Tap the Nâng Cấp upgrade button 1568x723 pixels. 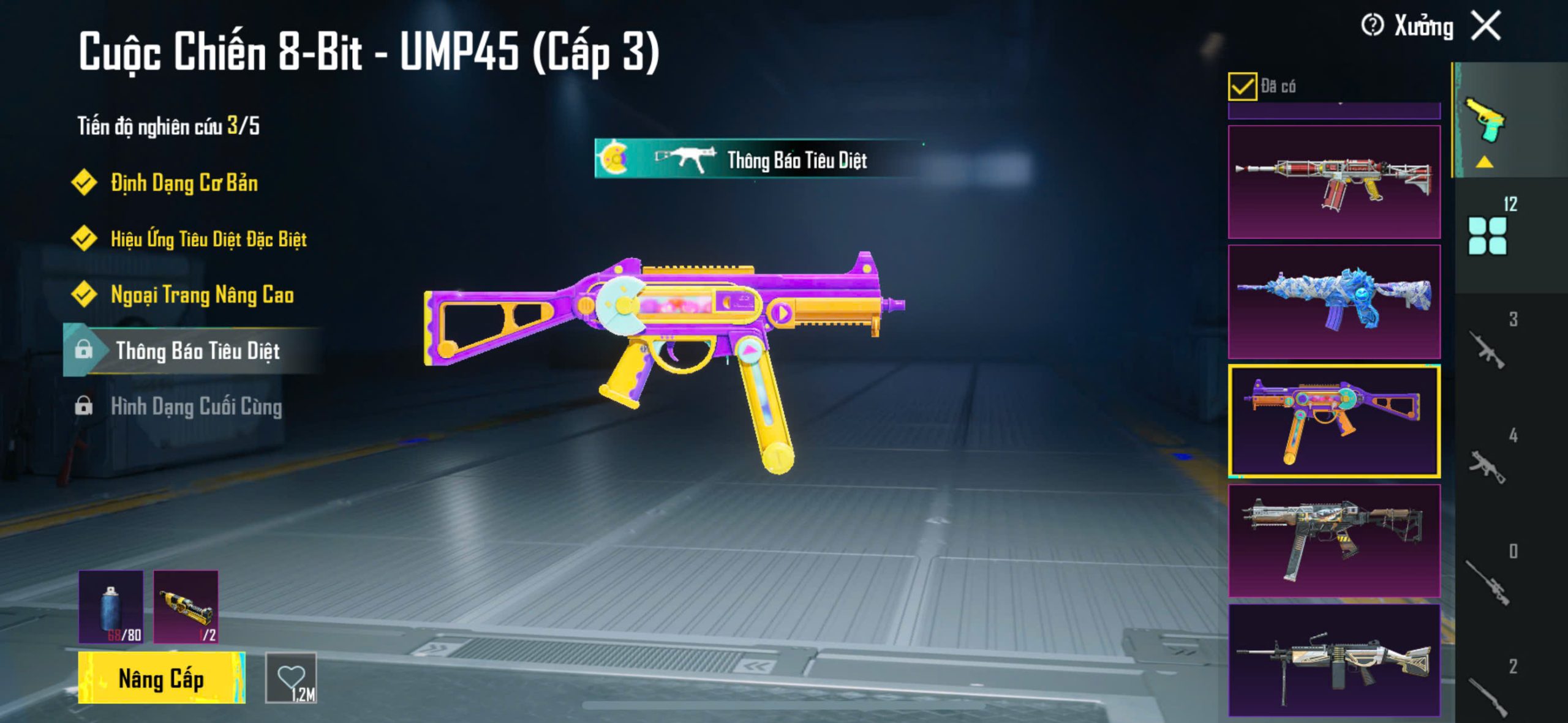162,678
